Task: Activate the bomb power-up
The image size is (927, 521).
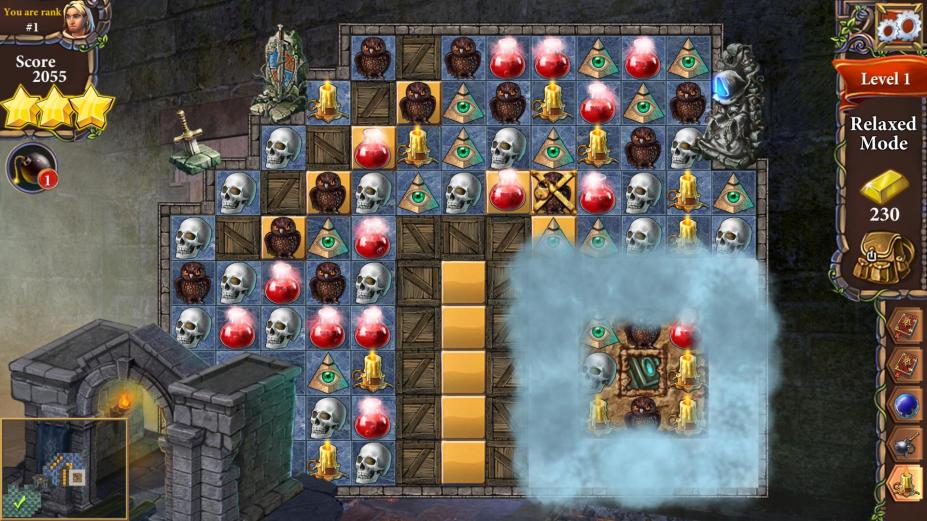Action: click(30, 167)
